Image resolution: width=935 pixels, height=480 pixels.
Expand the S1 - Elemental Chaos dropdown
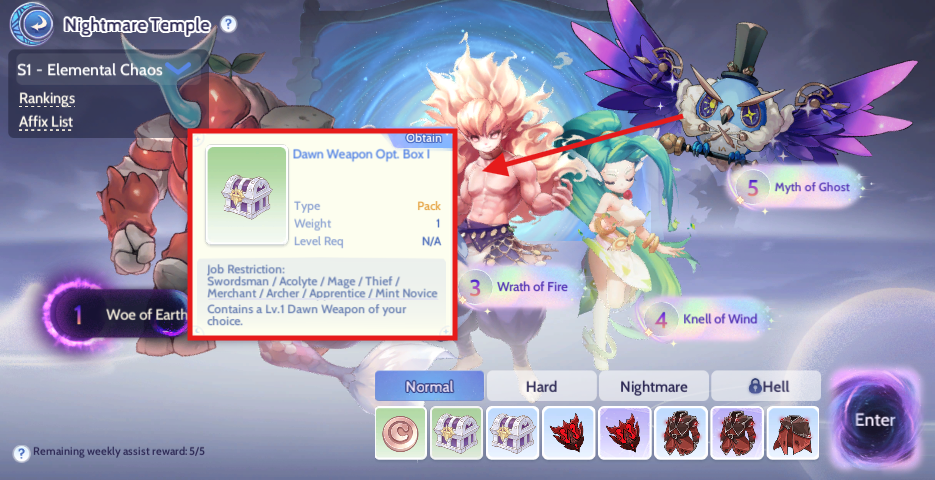179,70
